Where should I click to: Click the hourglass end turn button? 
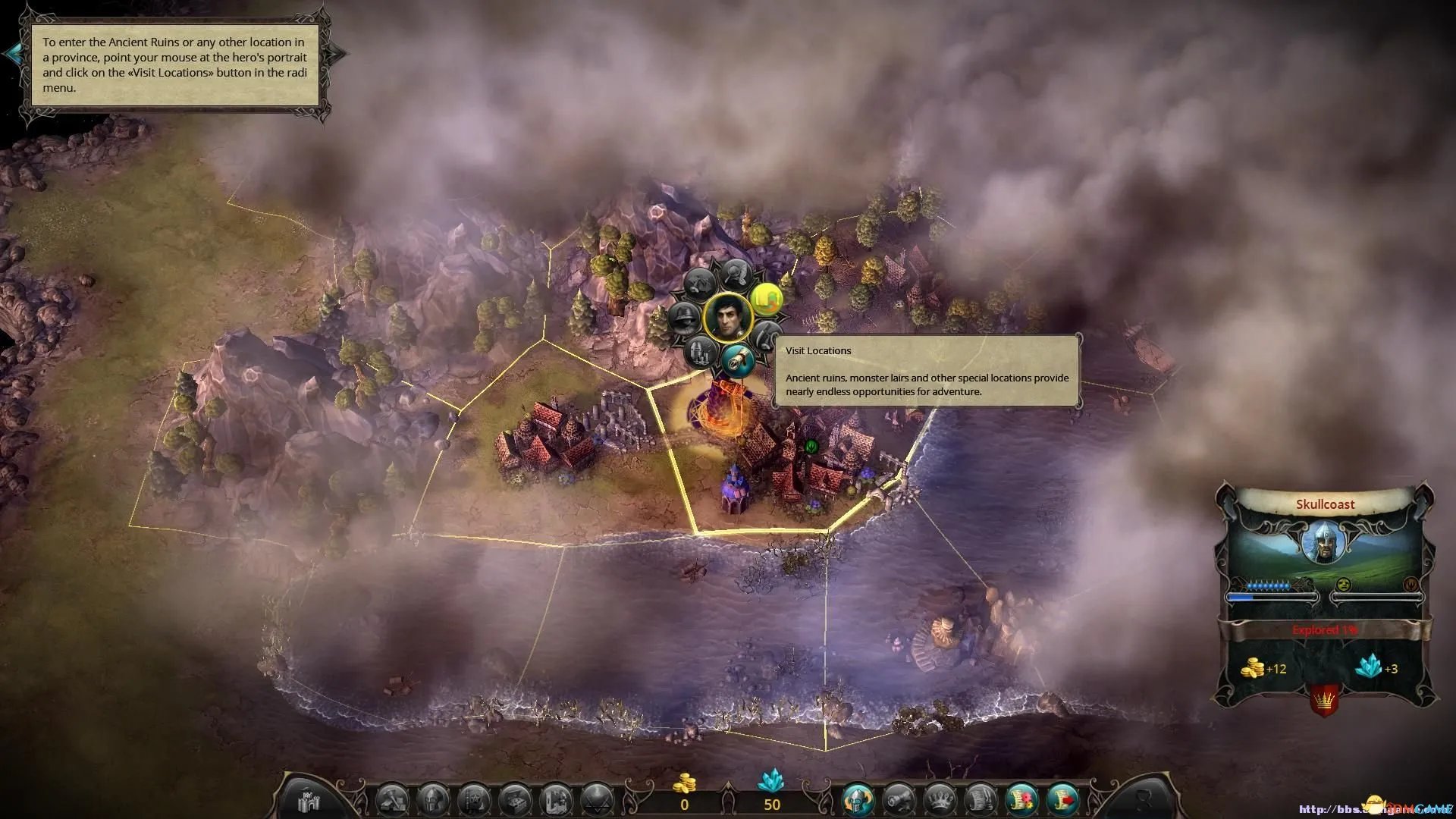click(x=1144, y=800)
